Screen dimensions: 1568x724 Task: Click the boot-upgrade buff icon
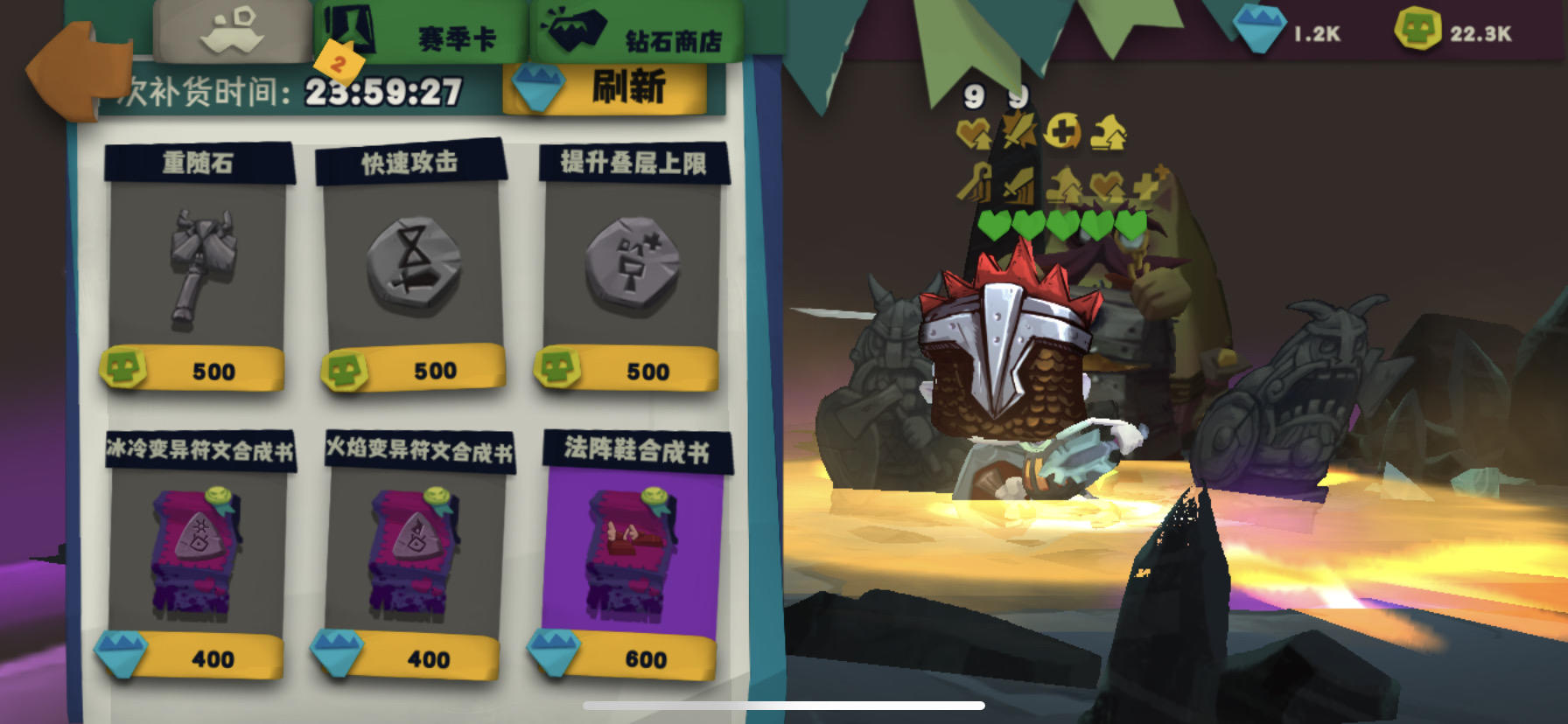click(x=1107, y=134)
